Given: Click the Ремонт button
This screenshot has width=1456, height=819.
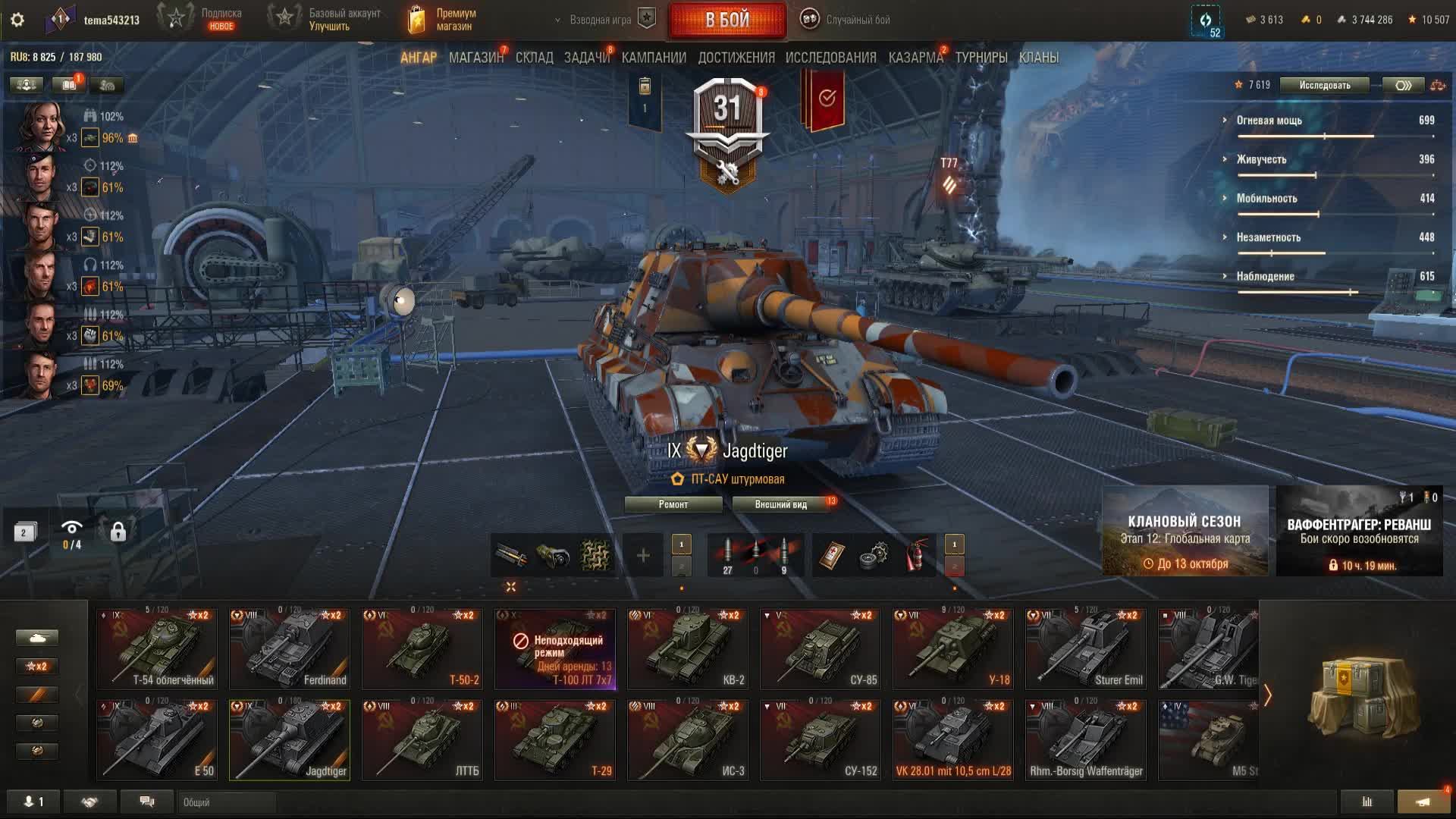Looking at the screenshot, I should (673, 504).
